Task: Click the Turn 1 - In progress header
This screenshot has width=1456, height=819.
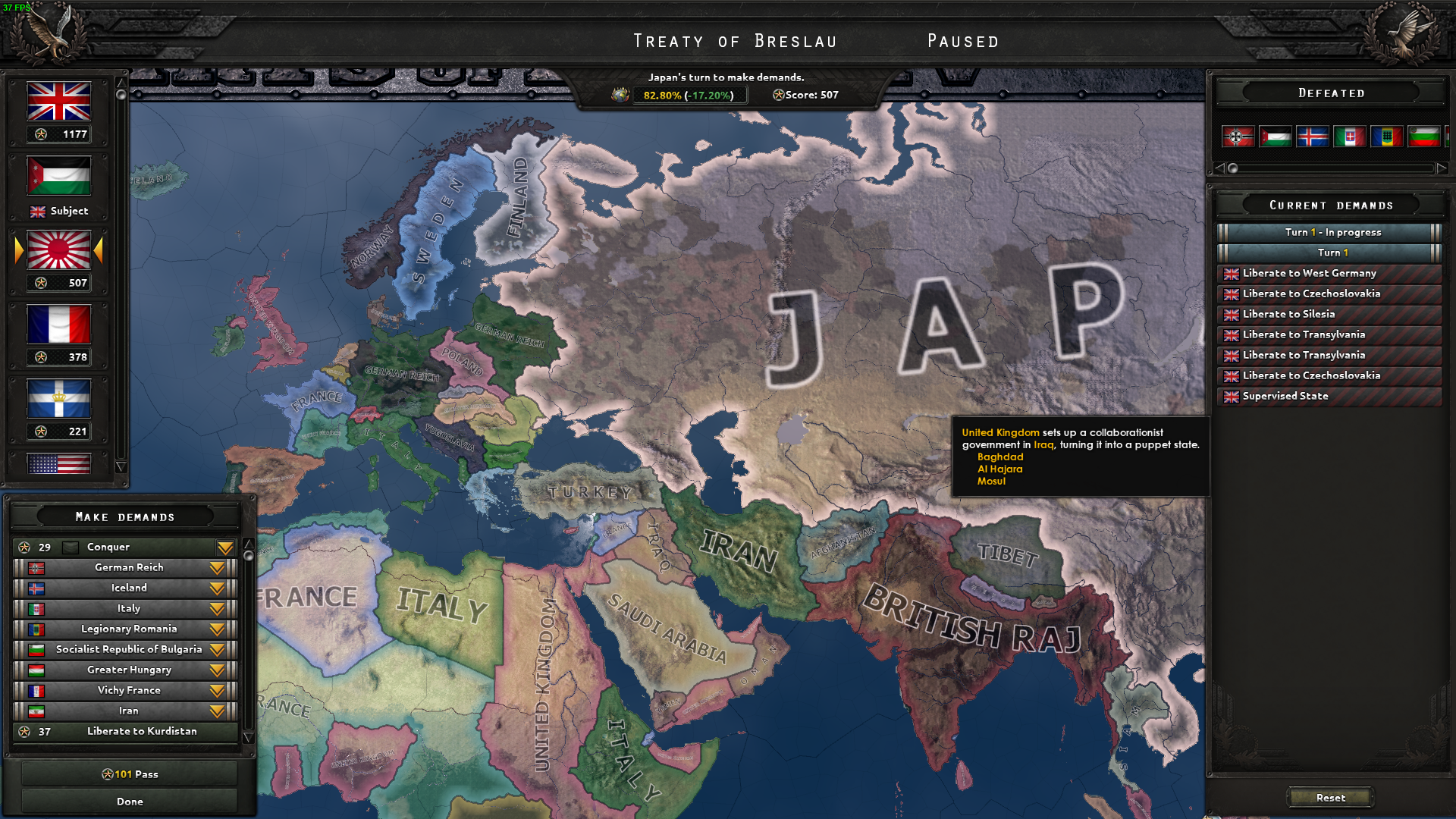Action: click(x=1329, y=232)
